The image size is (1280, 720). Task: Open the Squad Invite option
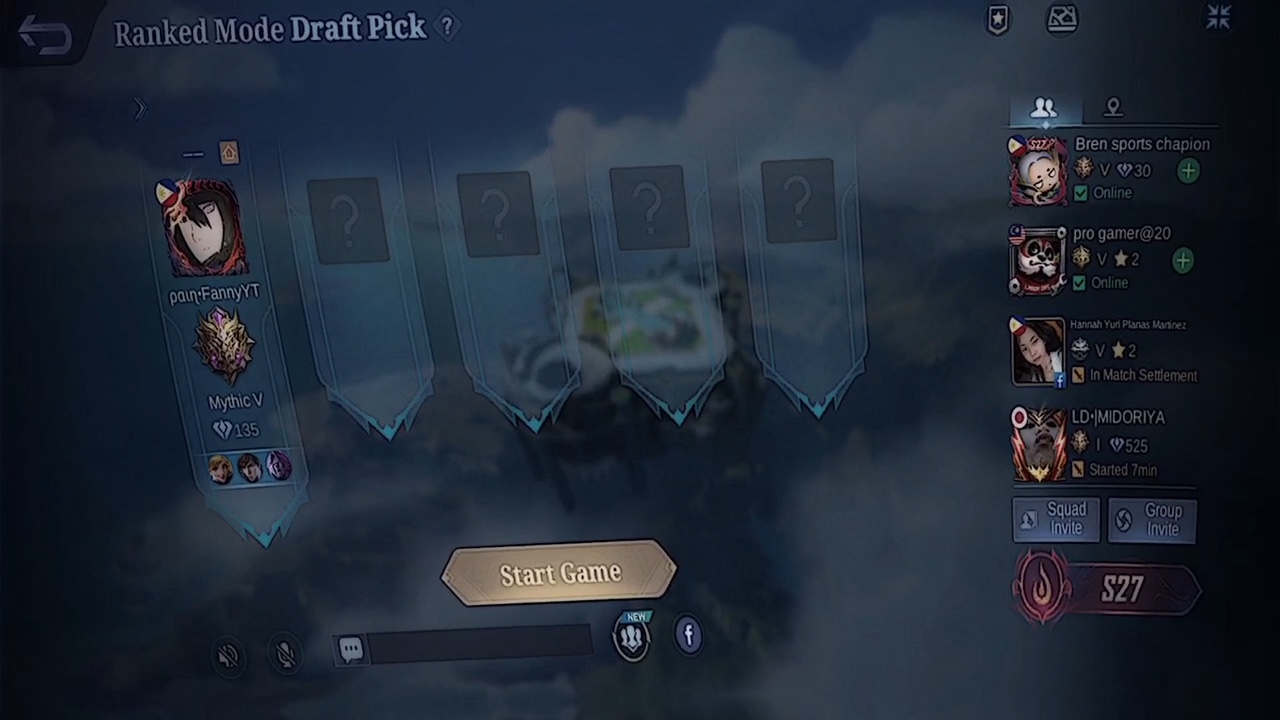click(x=1056, y=519)
